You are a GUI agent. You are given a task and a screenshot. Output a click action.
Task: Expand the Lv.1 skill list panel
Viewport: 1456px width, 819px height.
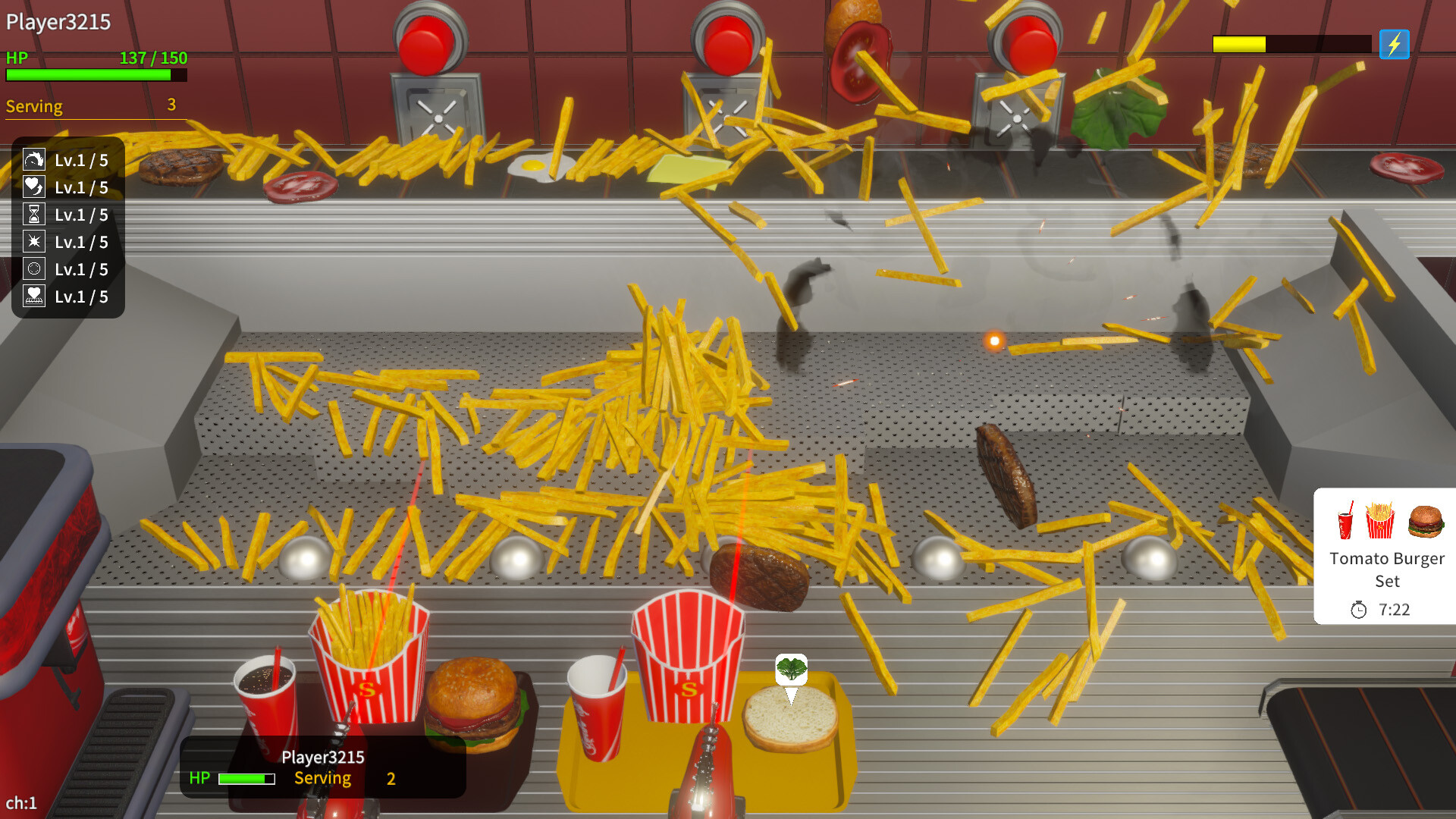point(67,227)
